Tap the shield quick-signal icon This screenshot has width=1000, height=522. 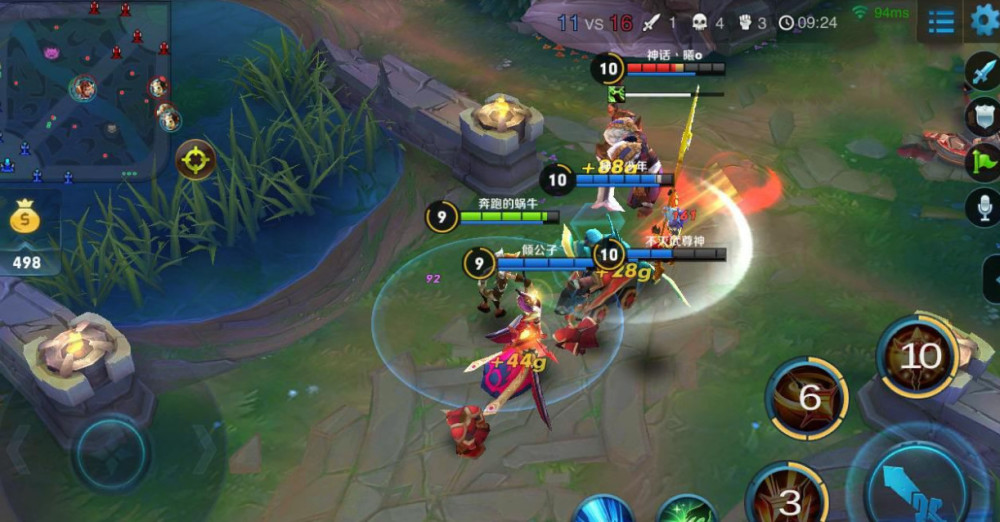pyautogui.click(x=983, y=116)
